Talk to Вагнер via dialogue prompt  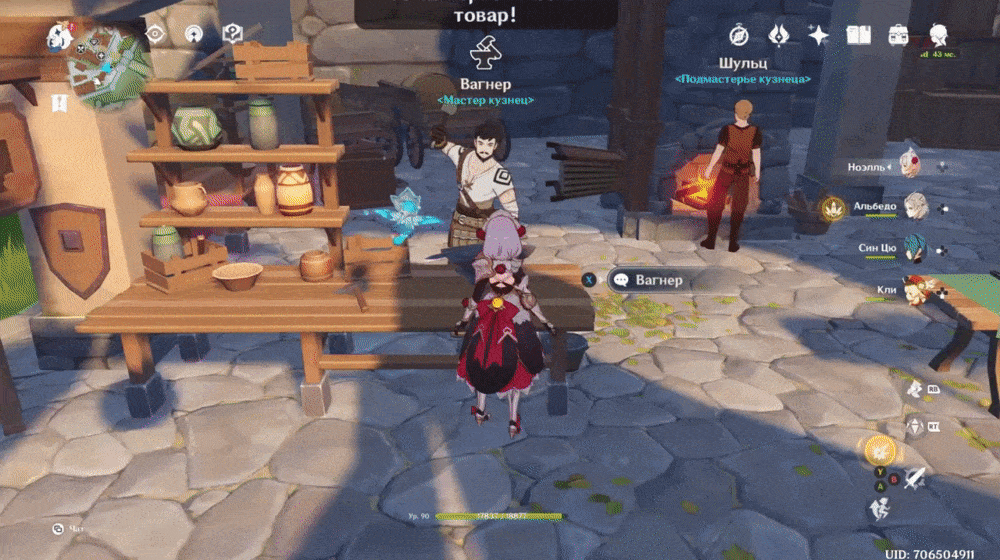646,280
